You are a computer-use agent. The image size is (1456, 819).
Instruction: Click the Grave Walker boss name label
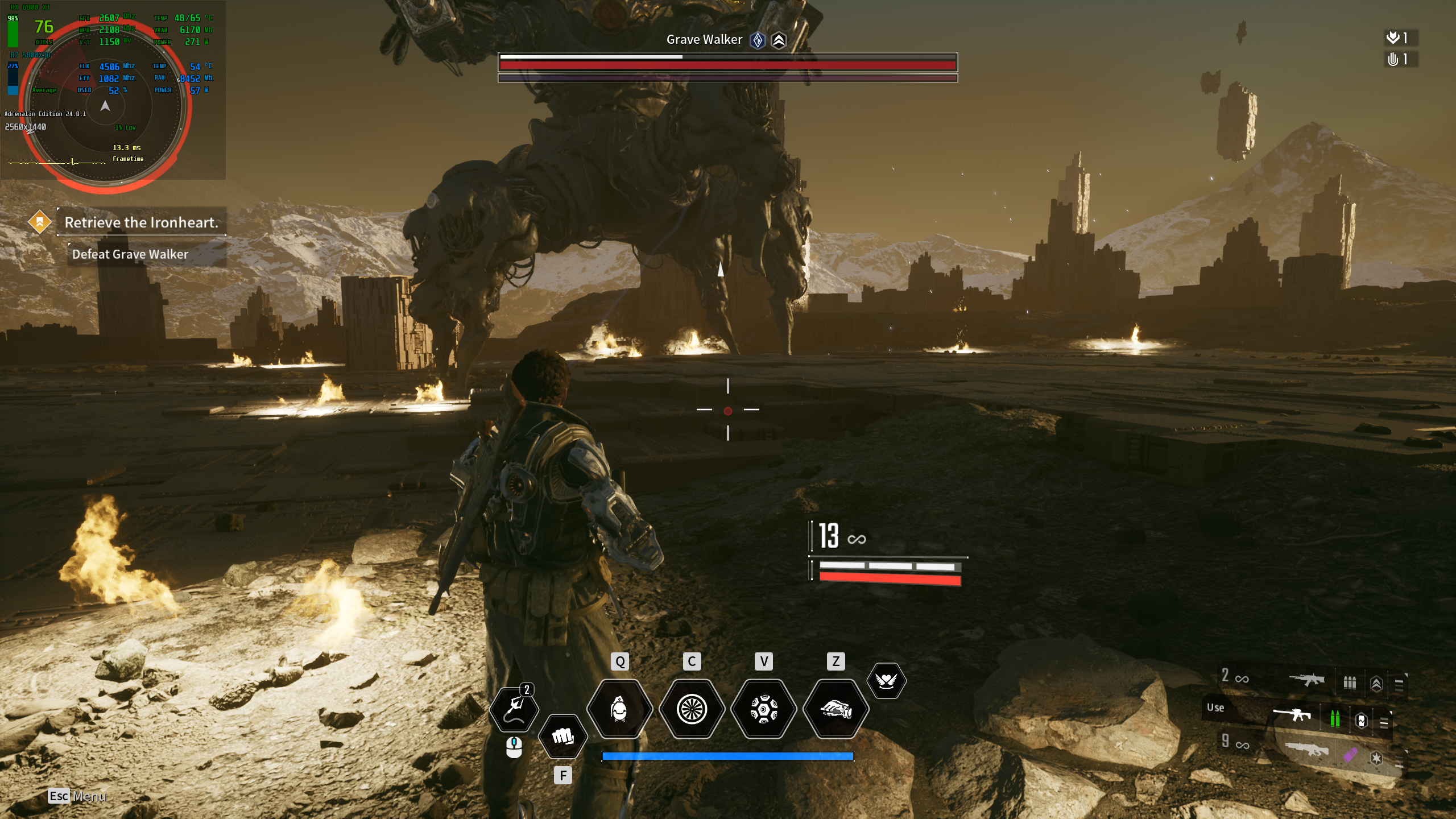704,40
